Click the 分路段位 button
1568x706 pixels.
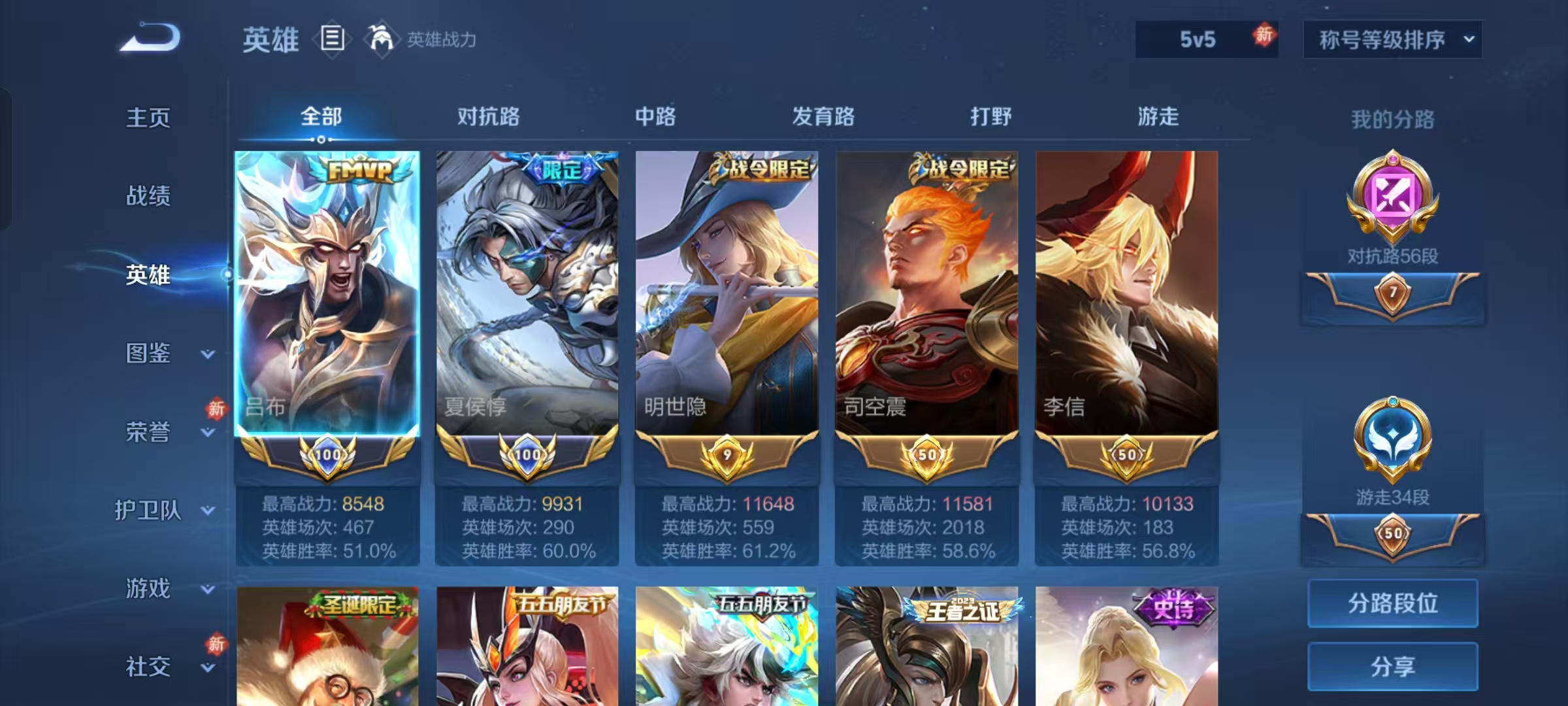[1392, 603]
